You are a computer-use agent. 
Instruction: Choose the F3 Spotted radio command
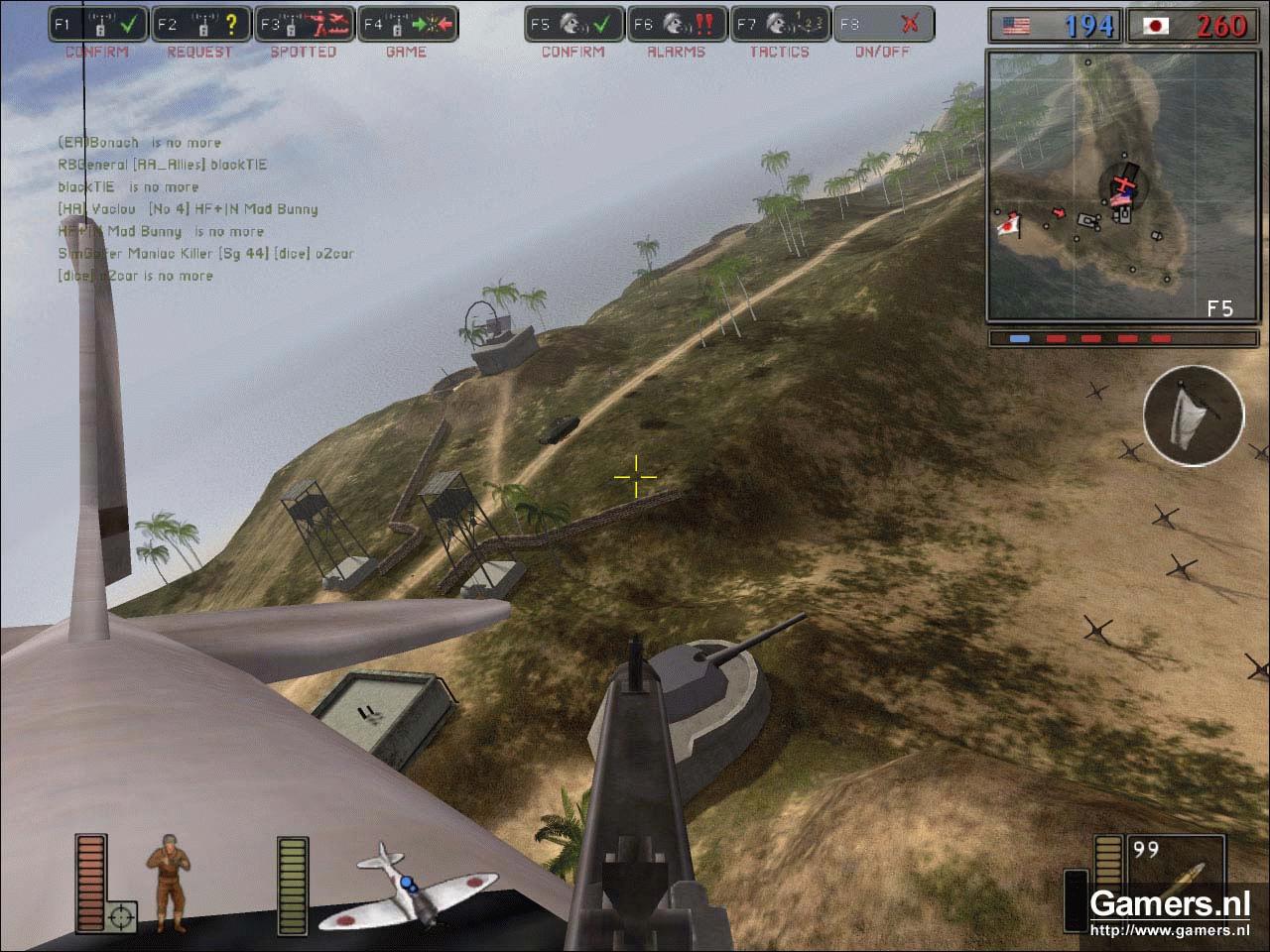(304, 24)
